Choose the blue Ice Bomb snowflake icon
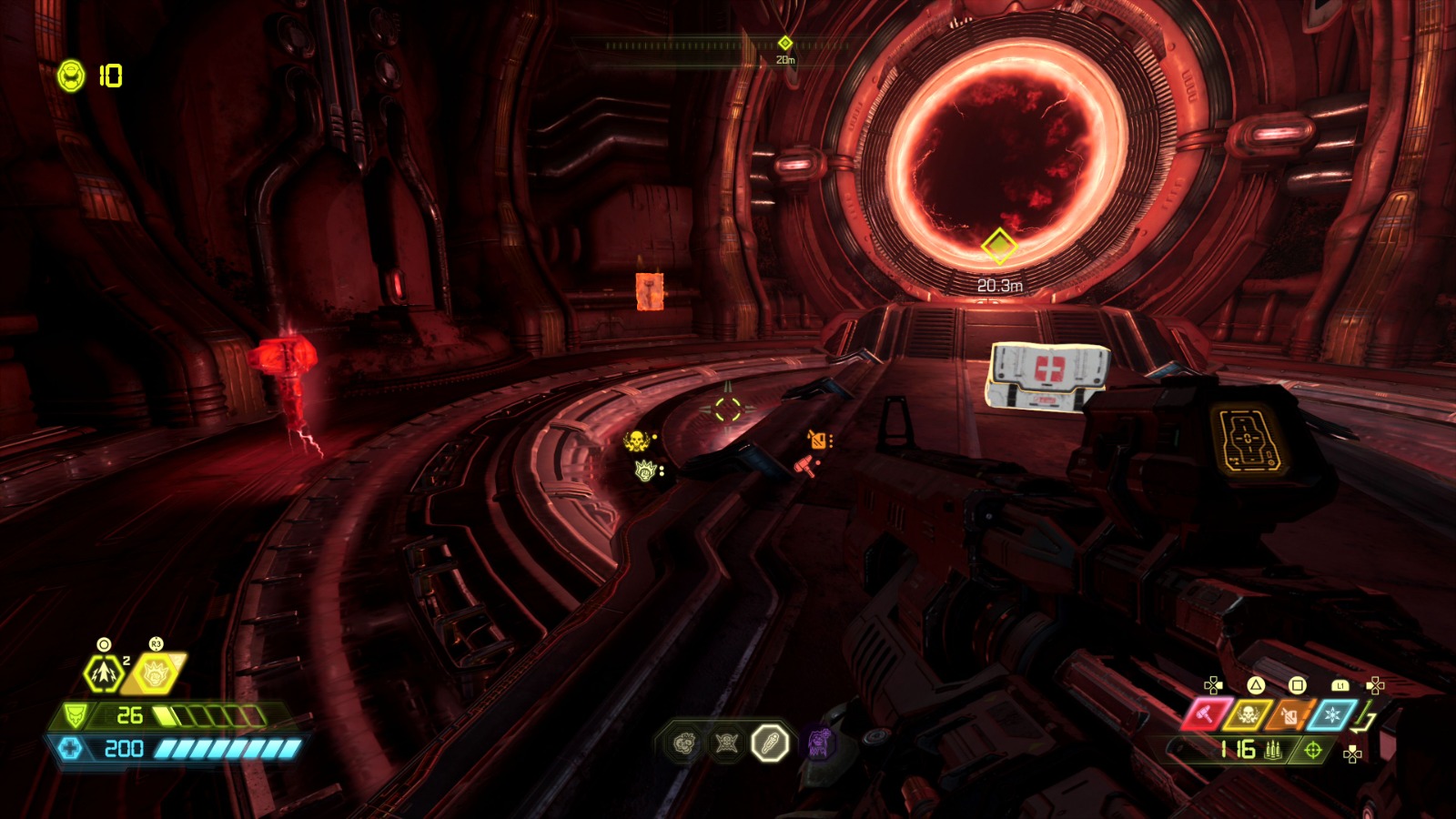Viewport: 1456px width, 819px height. [x=1332, y=715]
